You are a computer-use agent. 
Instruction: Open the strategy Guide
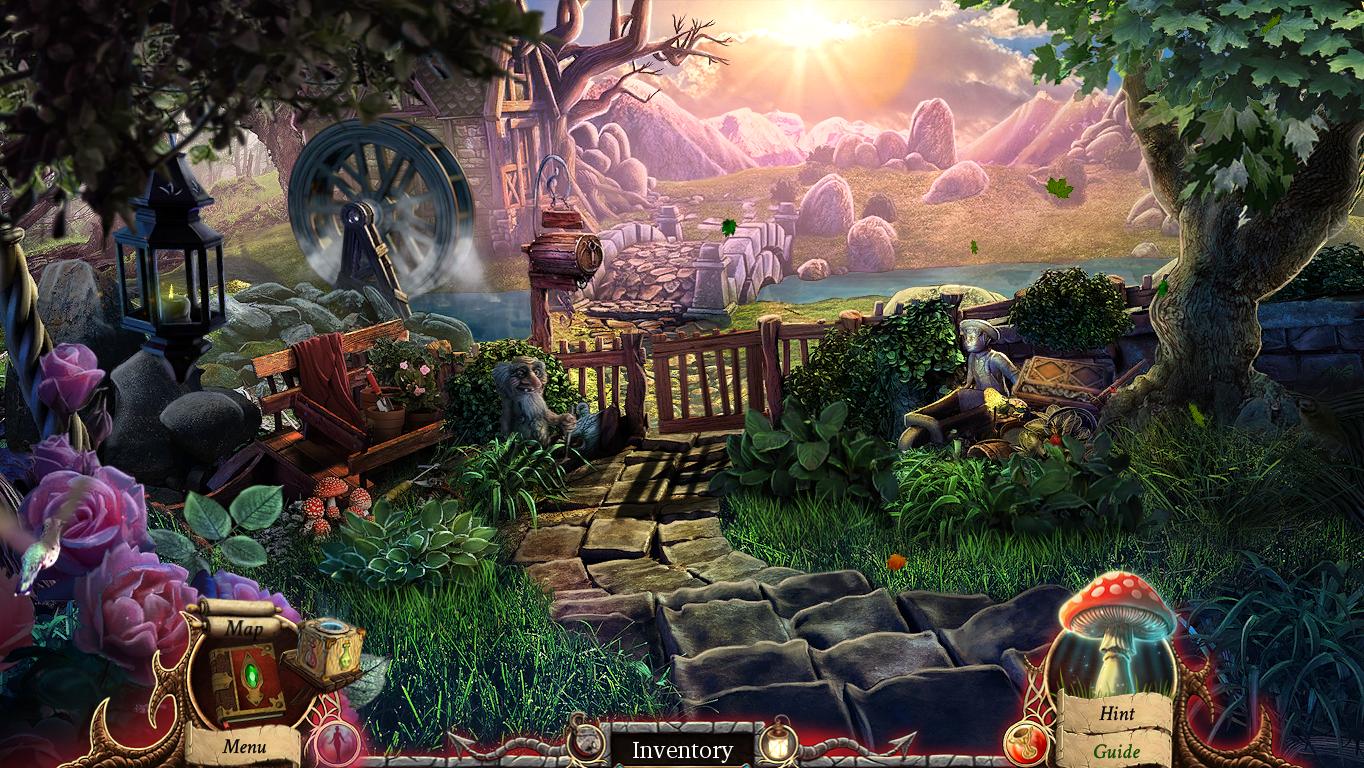point(1119,750)
